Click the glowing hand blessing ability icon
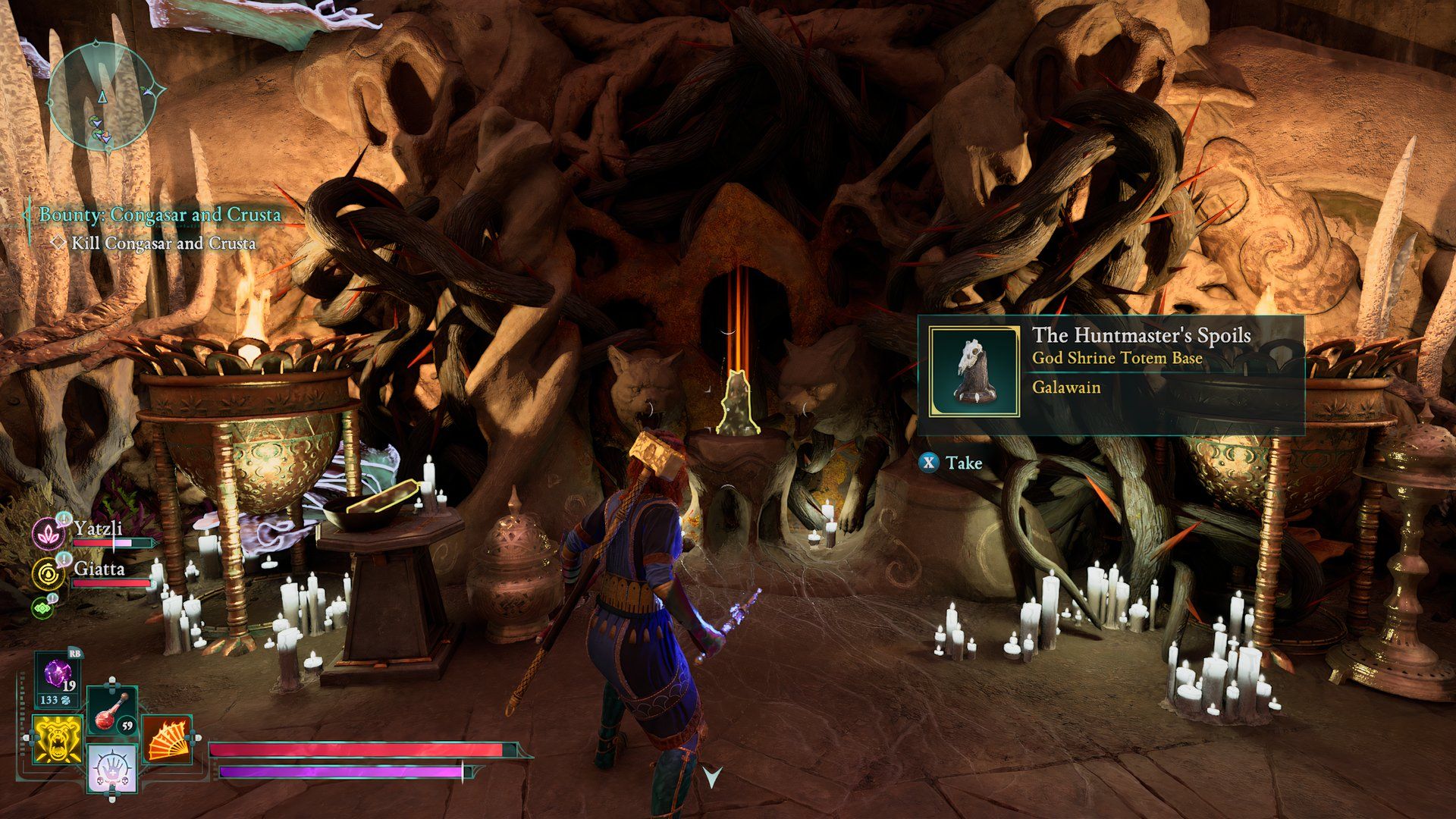 pos(112,766)
